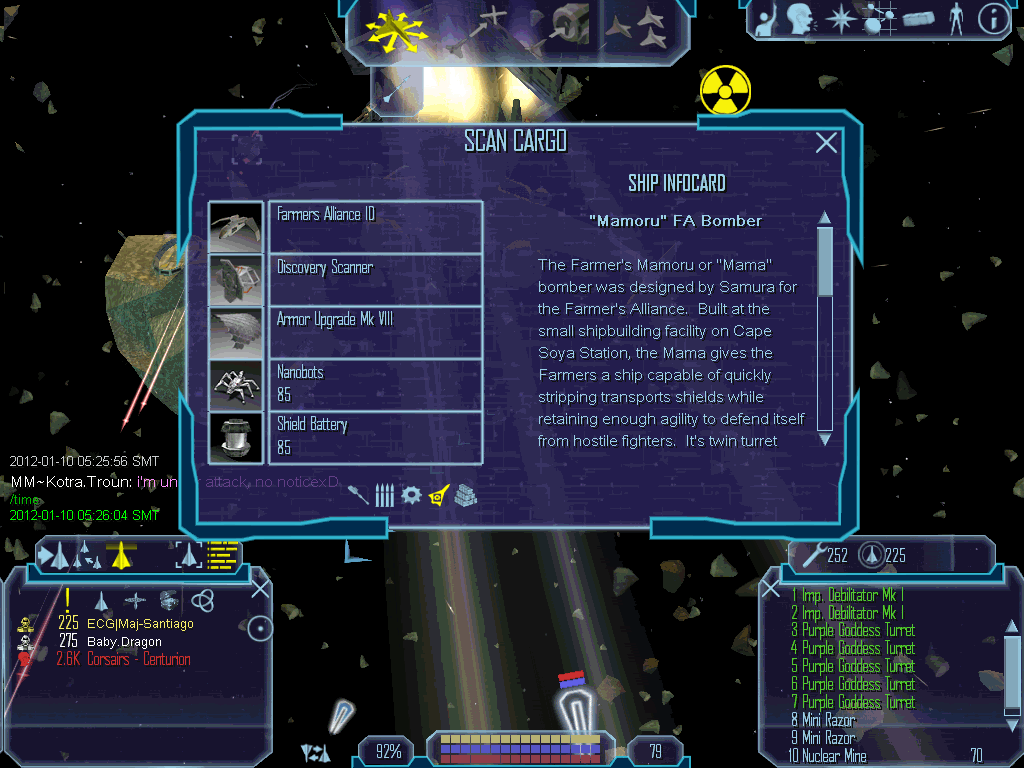Open the navigation map icon
This screenshot has height=768, width=1024.
click(878, 20)
